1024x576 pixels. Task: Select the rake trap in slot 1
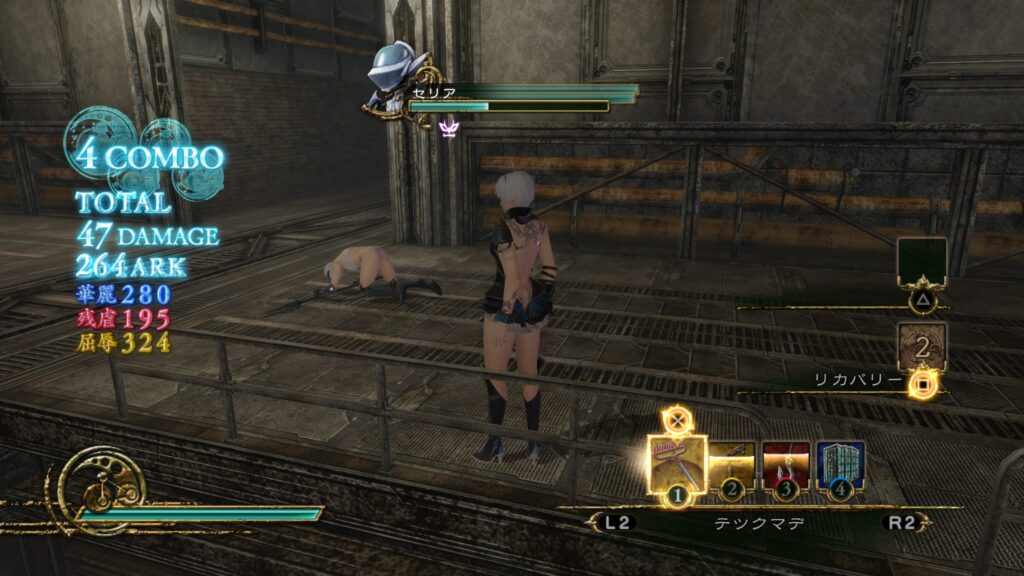677,462
